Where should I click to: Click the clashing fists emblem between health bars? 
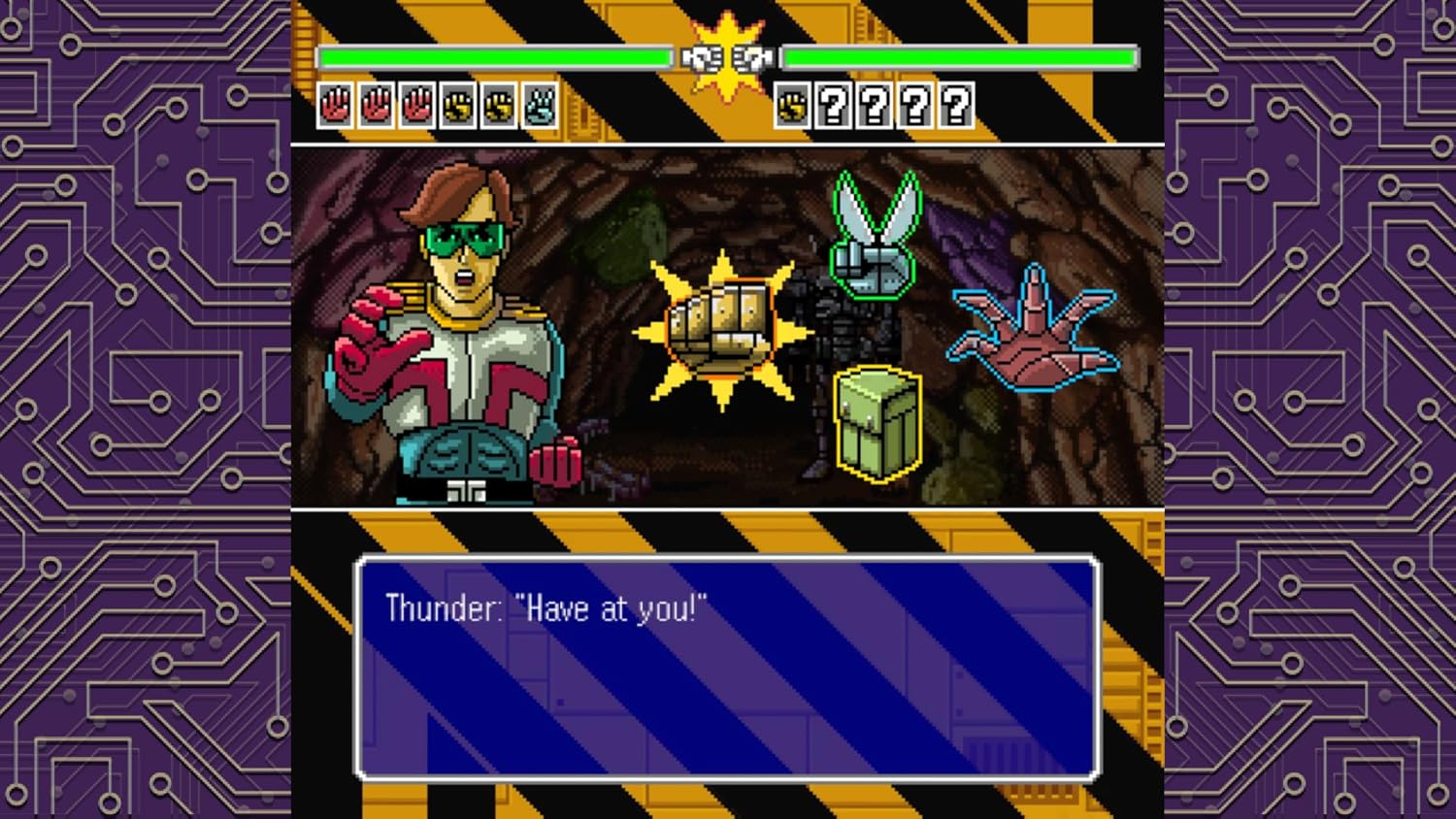click(726, 58)
